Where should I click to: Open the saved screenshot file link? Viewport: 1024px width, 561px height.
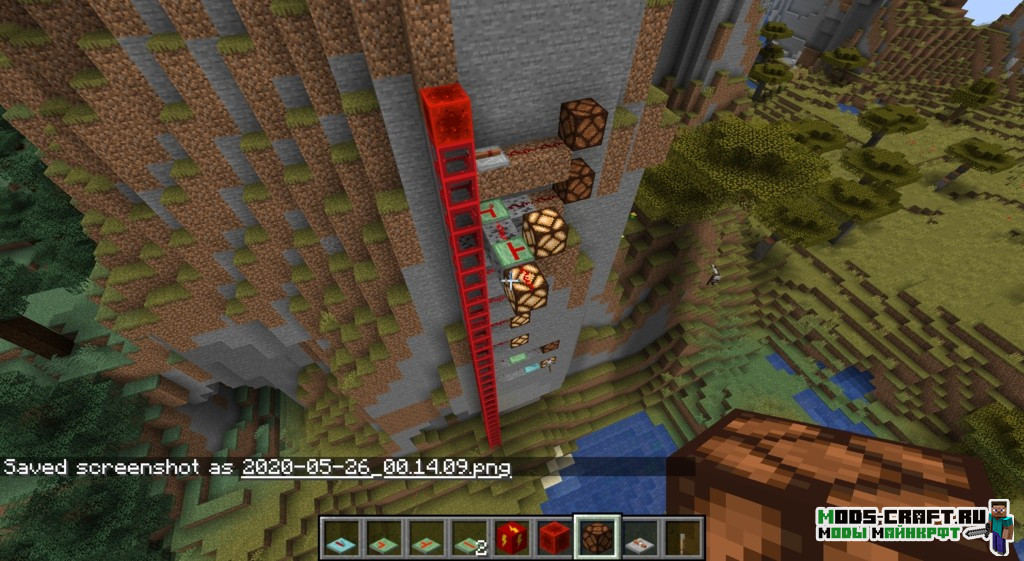pyautogui.click(x=376, y=467)
